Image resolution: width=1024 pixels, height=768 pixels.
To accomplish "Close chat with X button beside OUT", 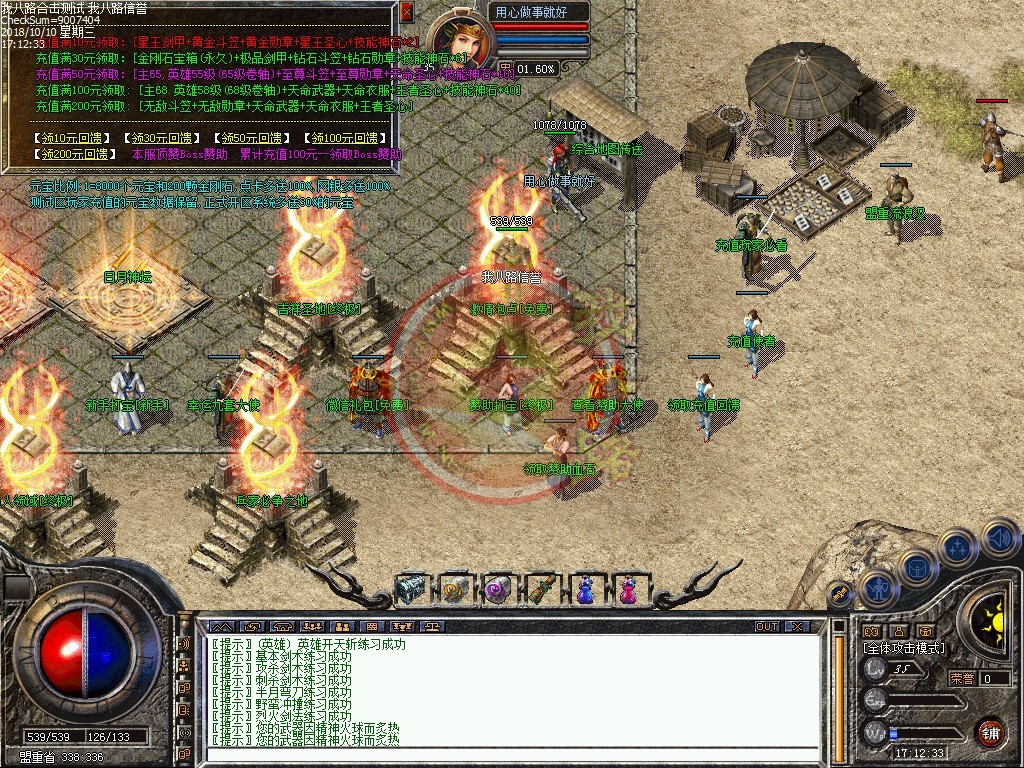I will point(796,626).
